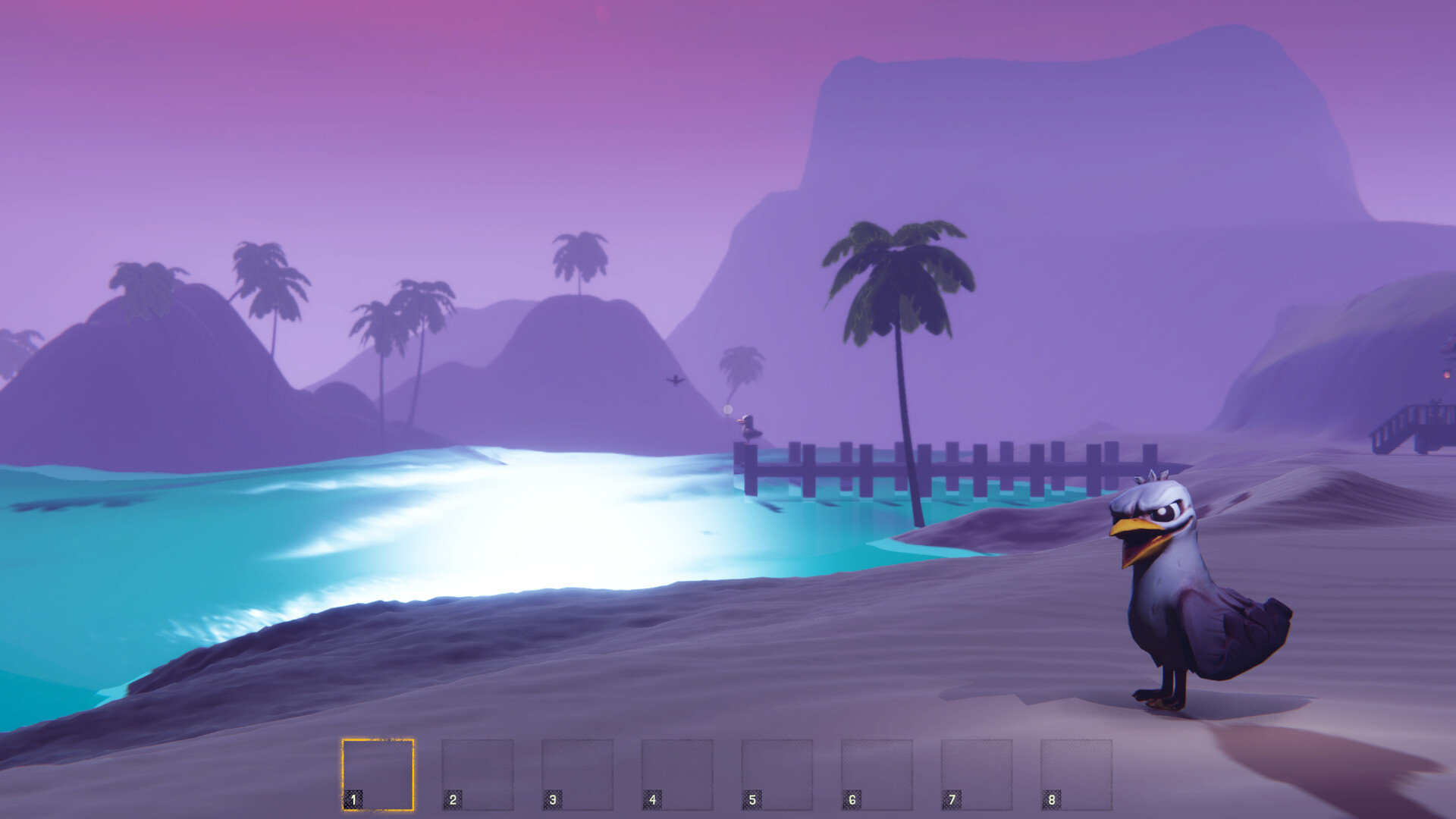The height and width of the screenshot is (819, 1456).
Task: Click the bird flying above the pier
Action: click(x=676, y=381)
